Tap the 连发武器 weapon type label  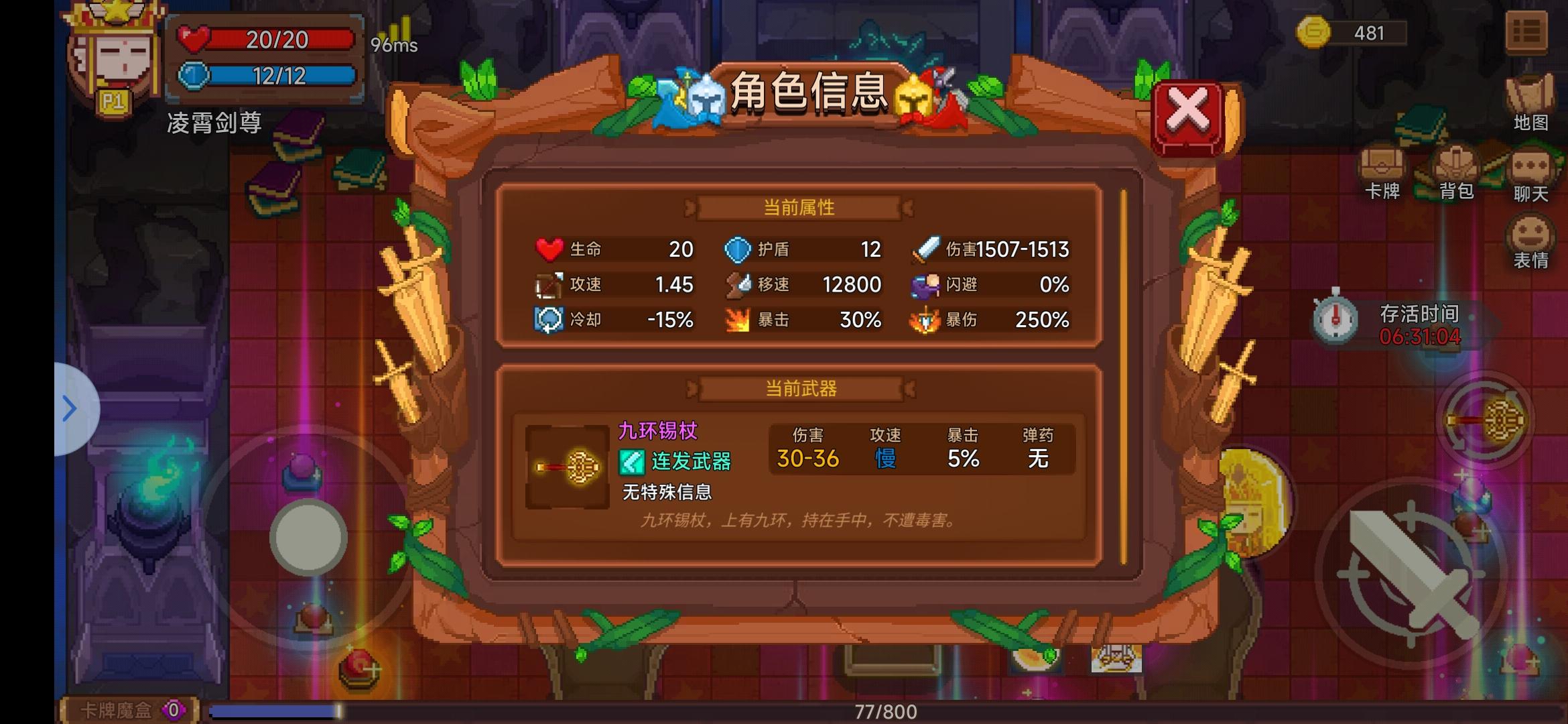(687, 463)
